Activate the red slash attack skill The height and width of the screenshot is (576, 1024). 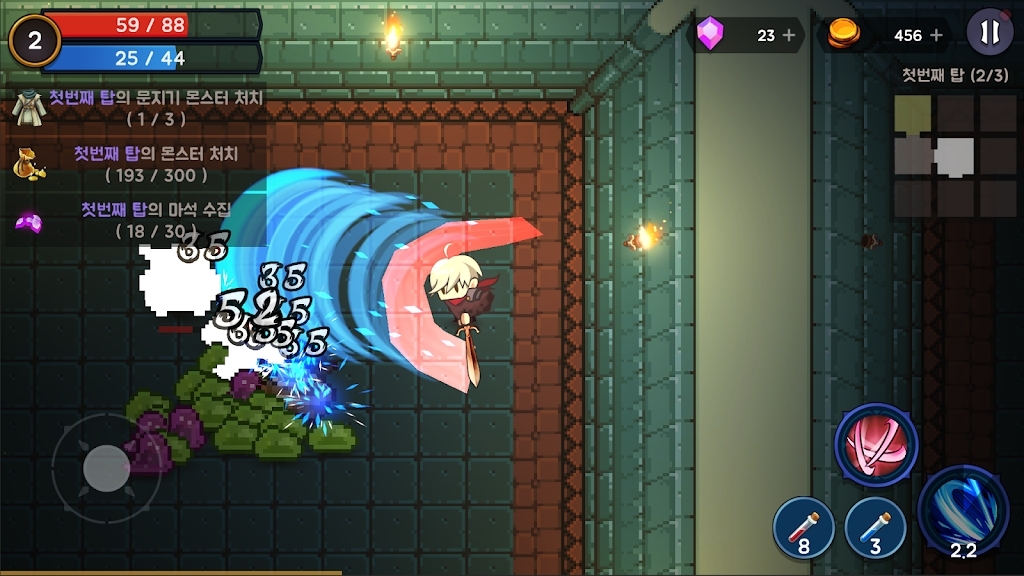point(876,445)
